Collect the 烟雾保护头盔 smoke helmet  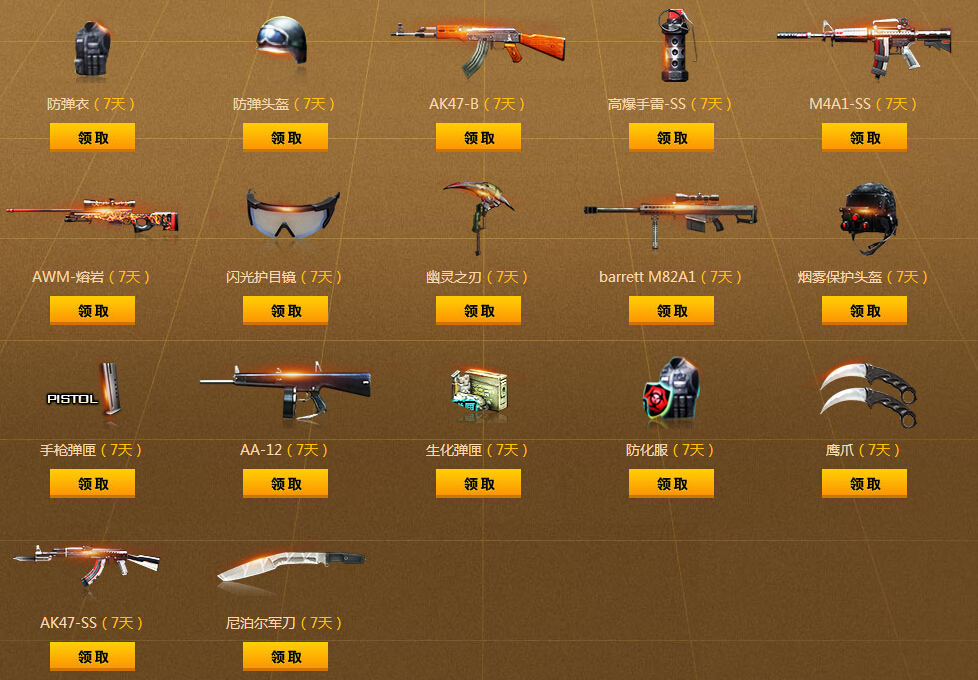point(864,311)
